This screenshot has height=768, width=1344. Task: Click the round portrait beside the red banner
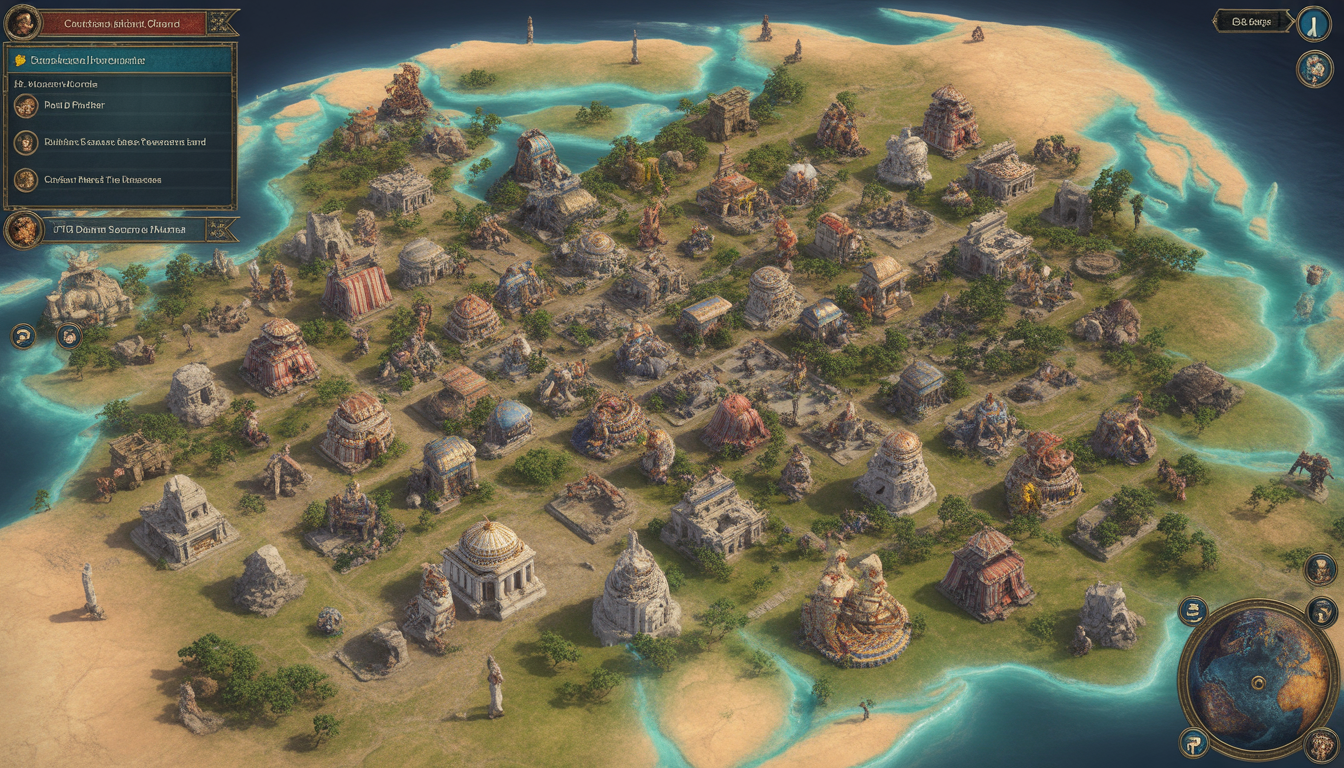(x=22, y=22)
